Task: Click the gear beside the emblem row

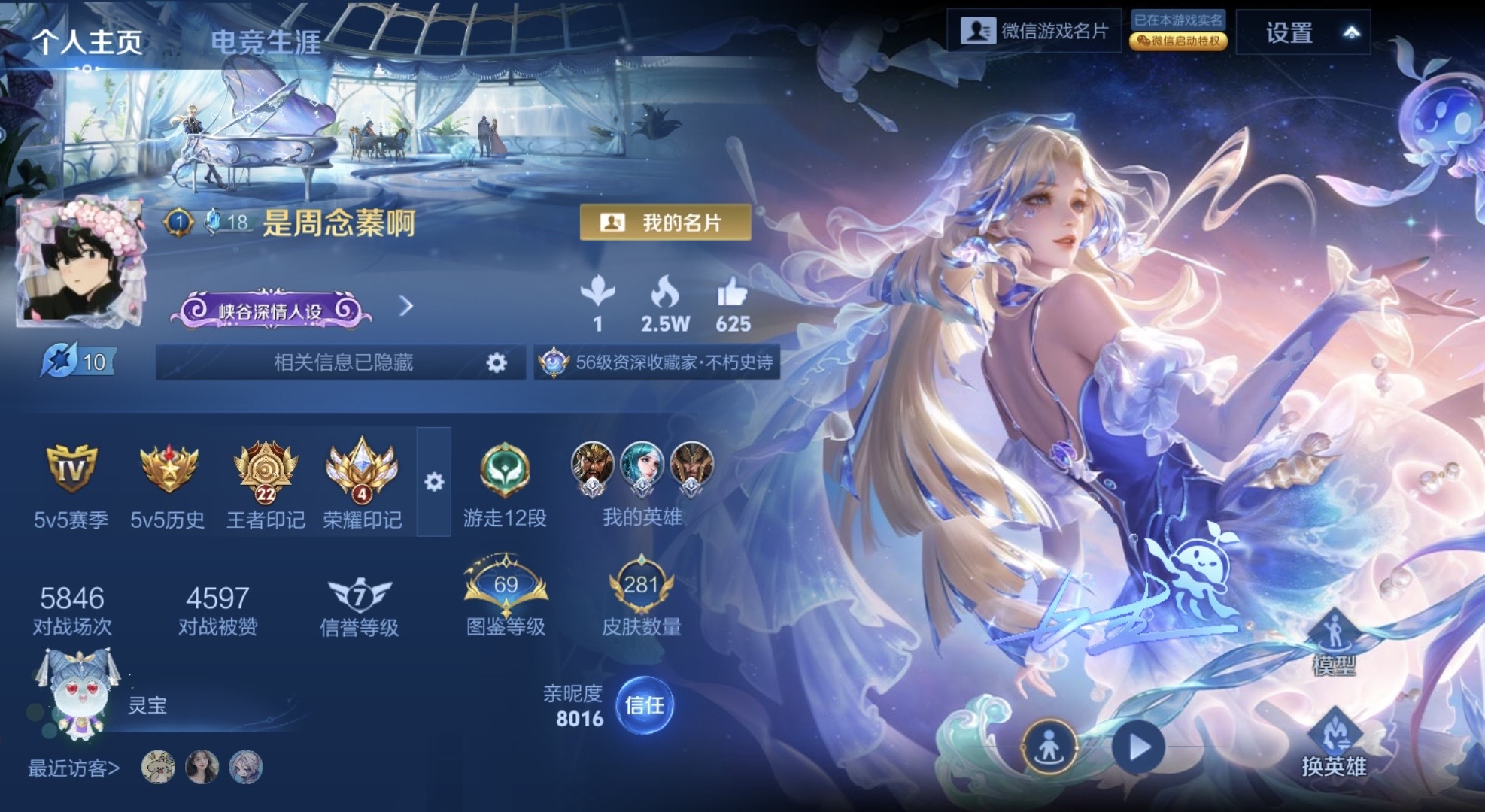Action: pyautogui.click(x=434, y=482)
